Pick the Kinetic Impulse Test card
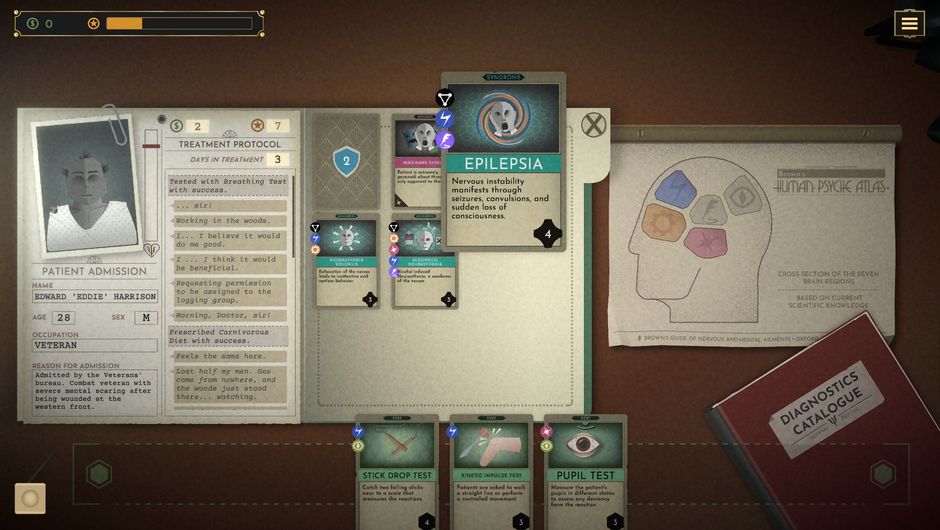The width and height of the screenshot is (940, 530). (x=490, y=470)
